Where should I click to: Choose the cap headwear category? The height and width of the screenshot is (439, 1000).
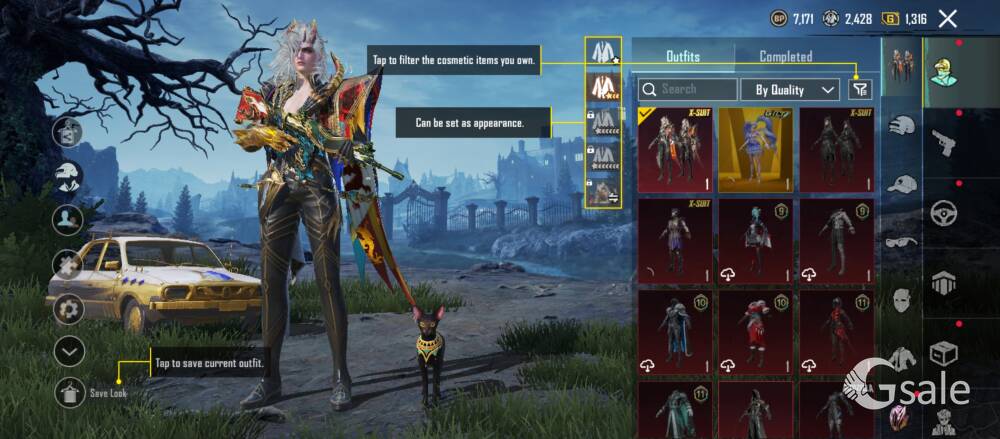coord(901,184)
